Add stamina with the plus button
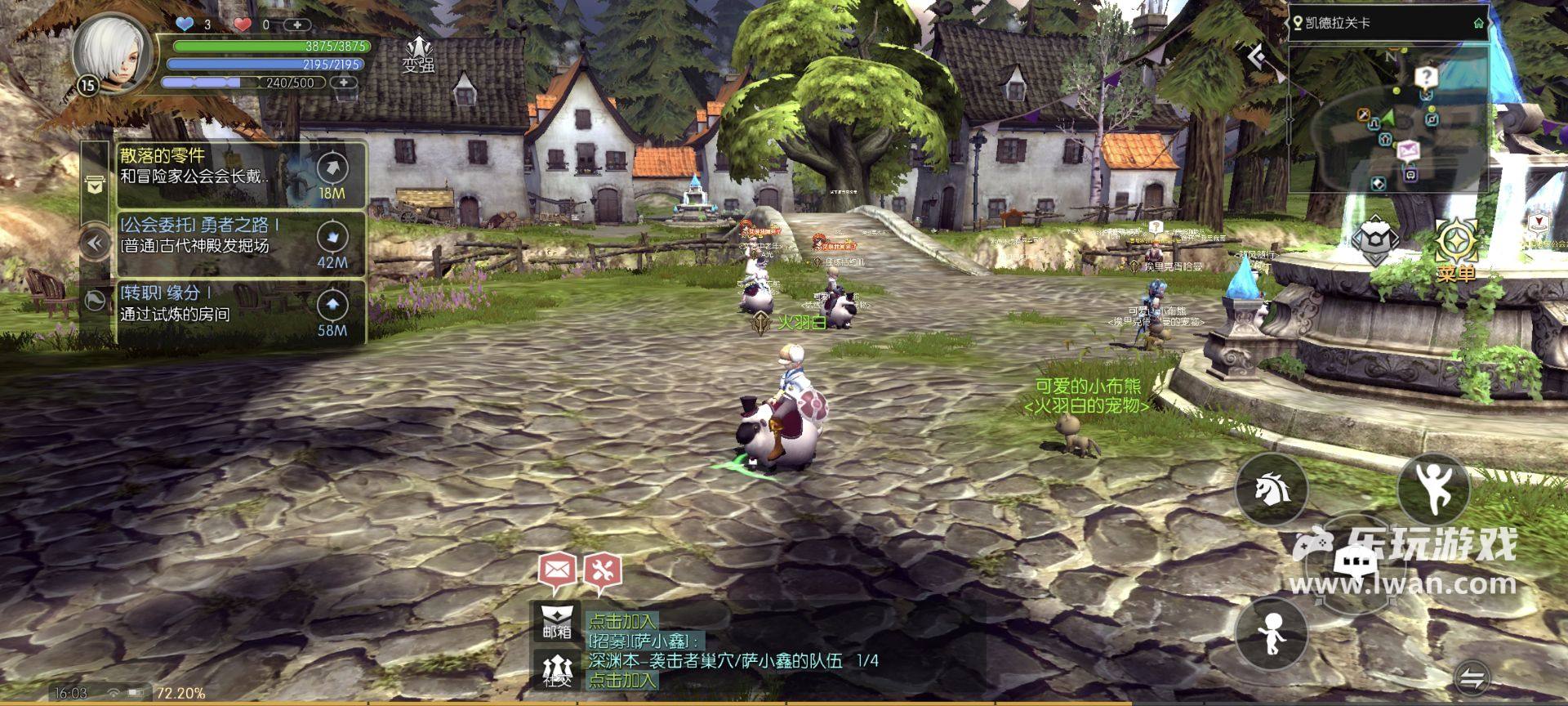 pyautogui.click(x=344, y=83)
